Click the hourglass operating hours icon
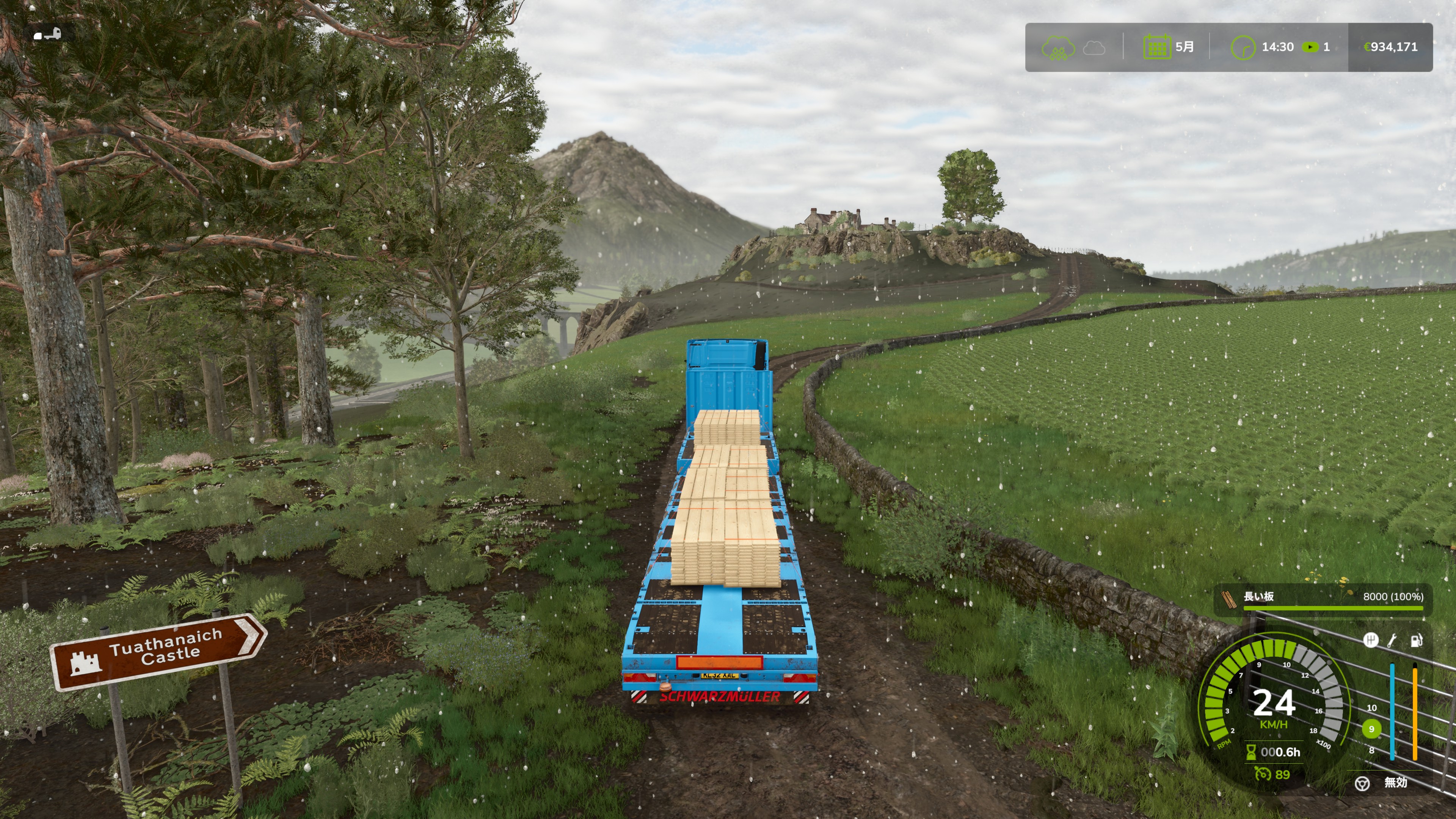 click(x=1251, y=752)
